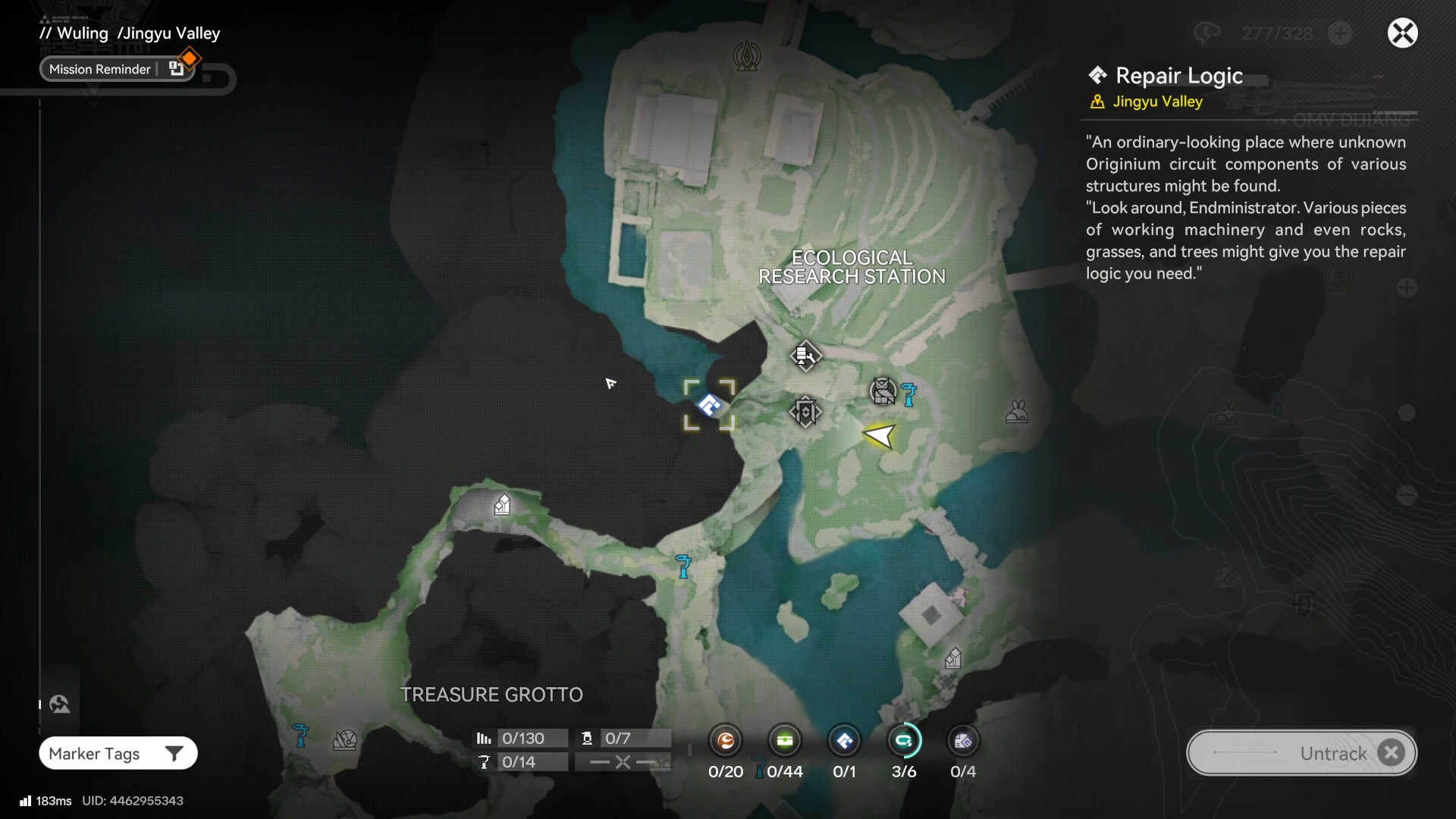This screenshot has width=1456, height=819.
Task: Select the green chest filter showing 0/44
Action: click(x=785, y=741)
